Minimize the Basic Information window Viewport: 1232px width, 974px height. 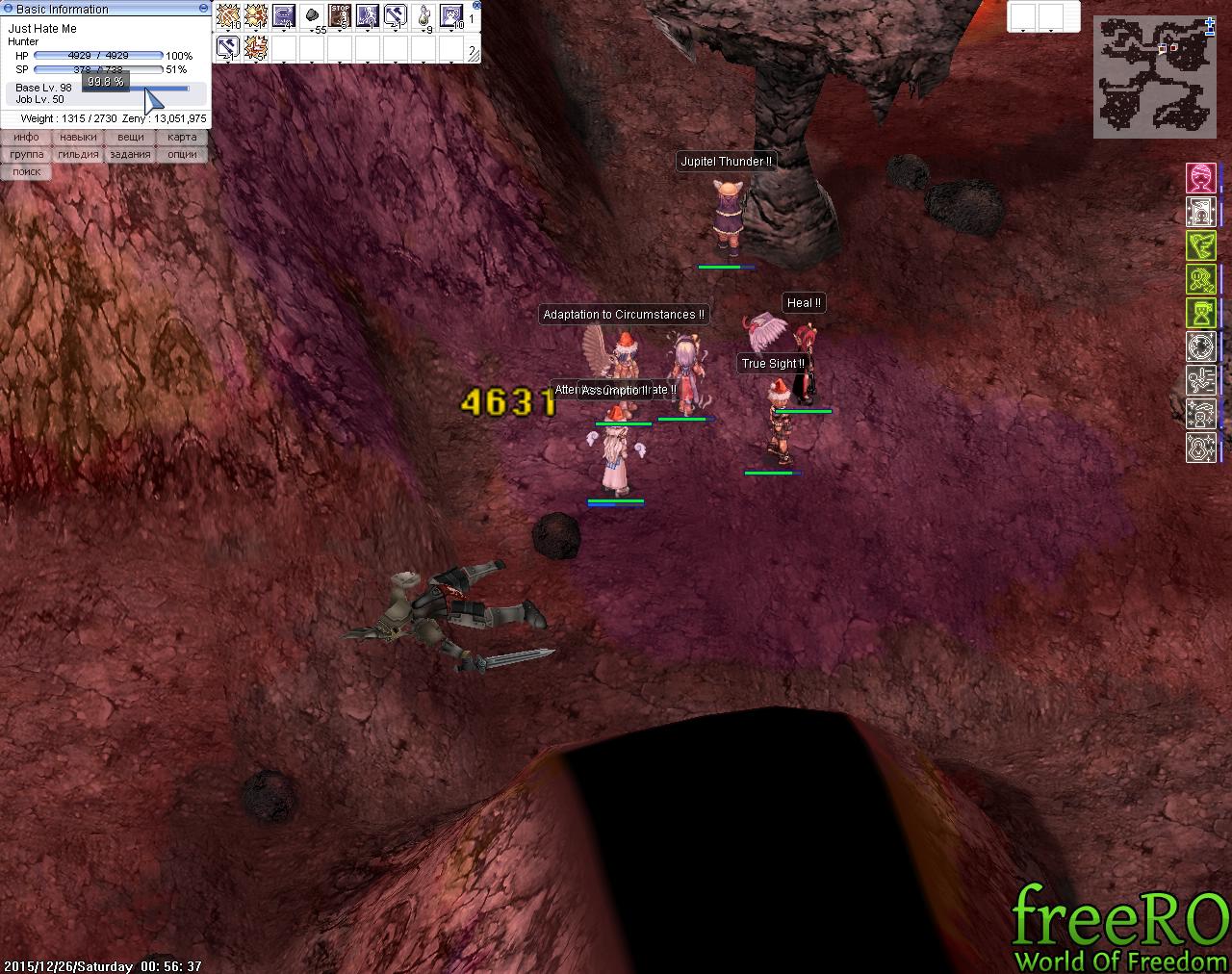pyautogui.click(x=203, y=8)
